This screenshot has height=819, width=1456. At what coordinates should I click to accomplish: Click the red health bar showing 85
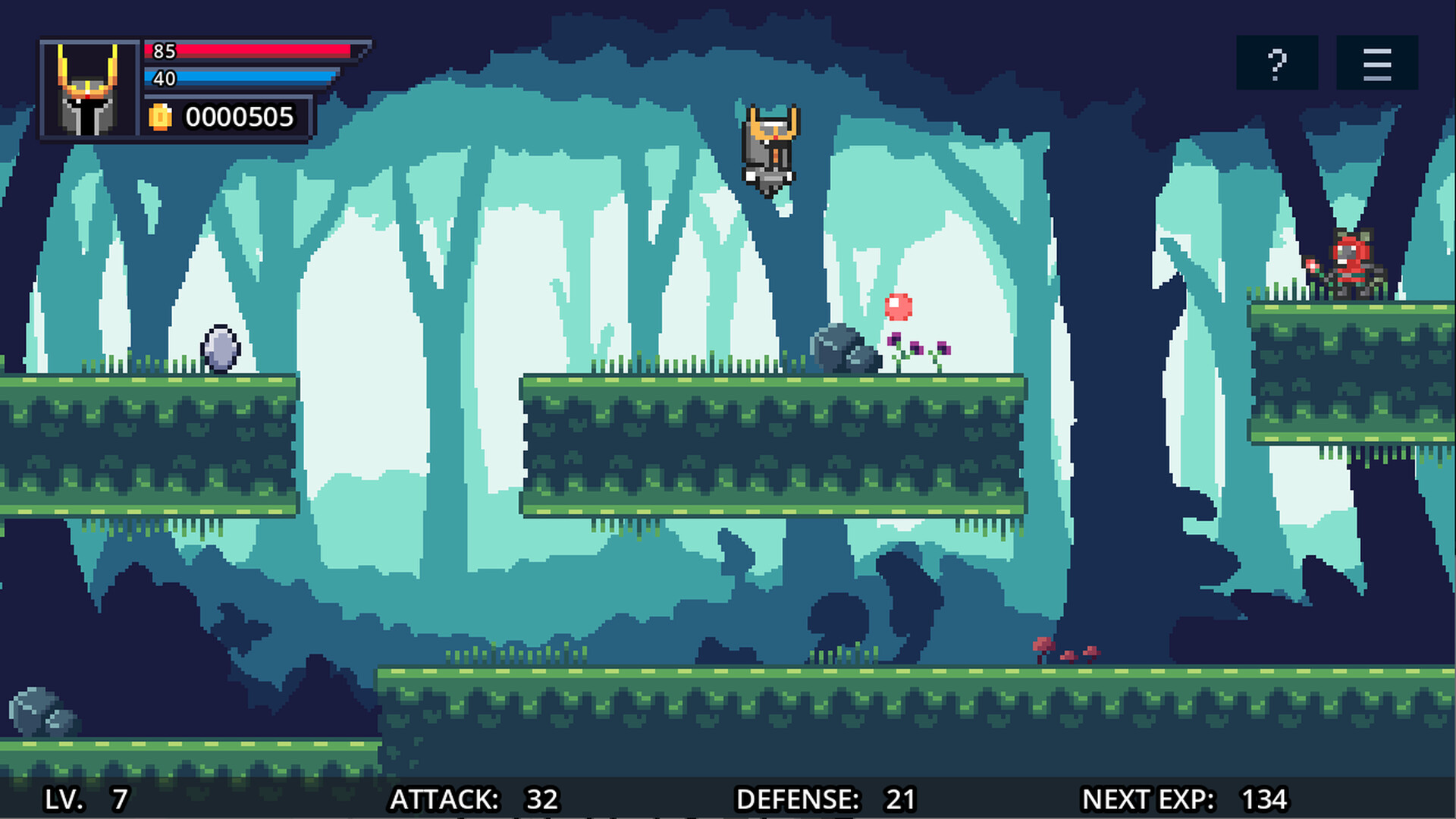tap(246, 52)
